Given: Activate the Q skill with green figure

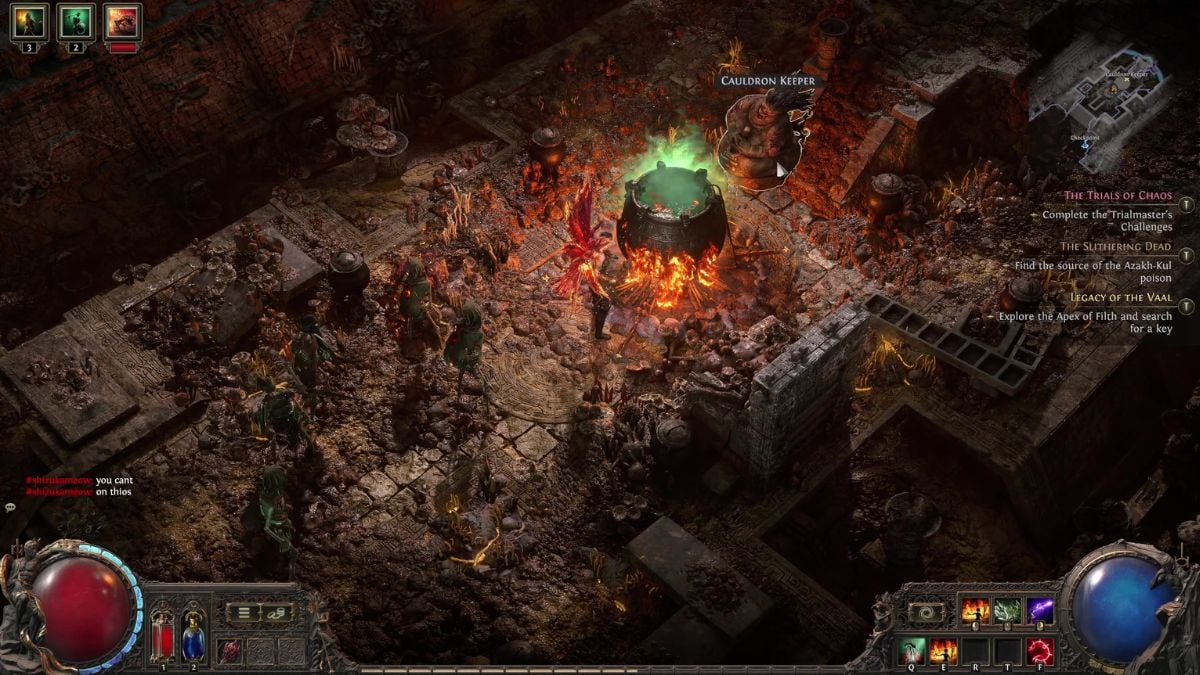Looking at the screenshot, I should 911,651.
